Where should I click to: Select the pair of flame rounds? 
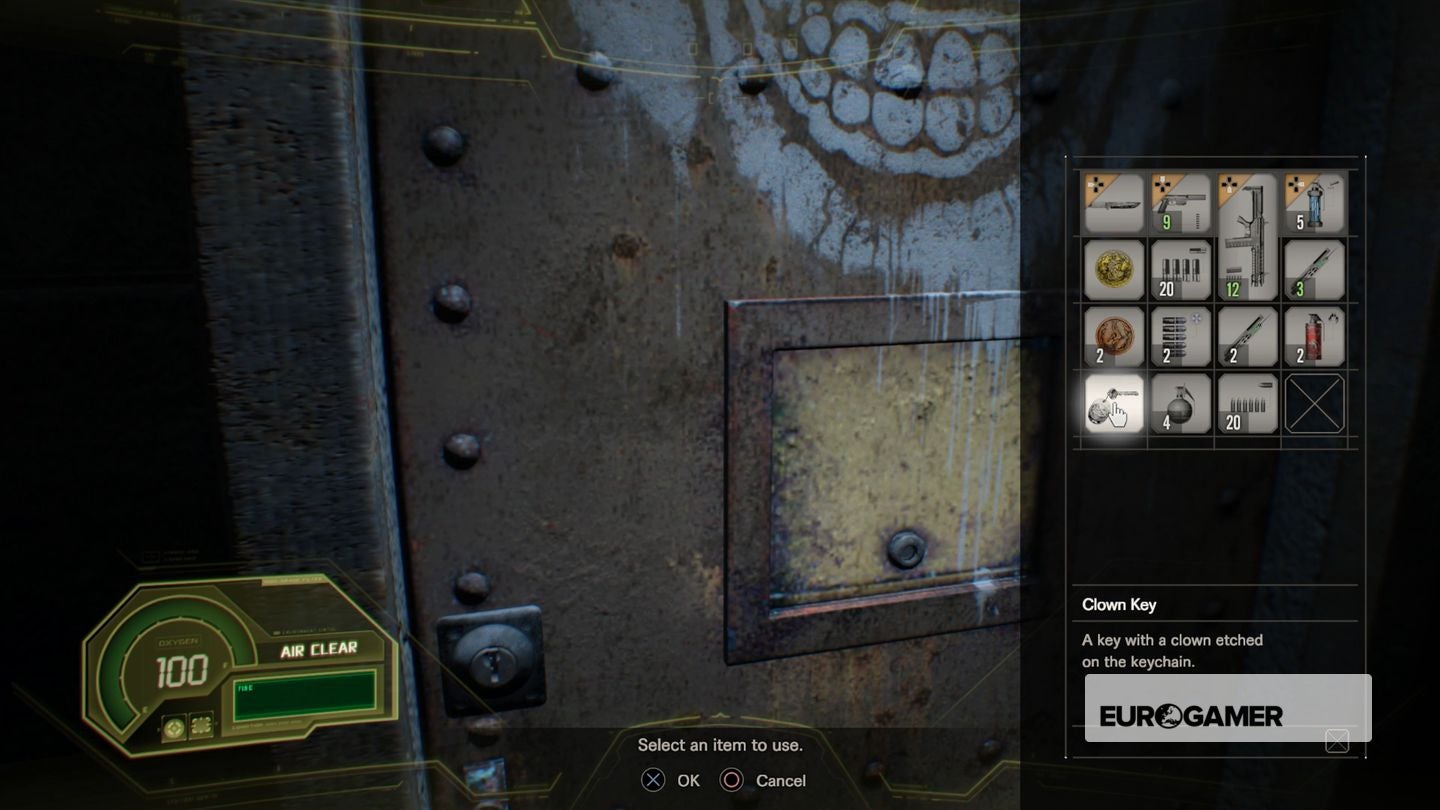point(1247,337)
